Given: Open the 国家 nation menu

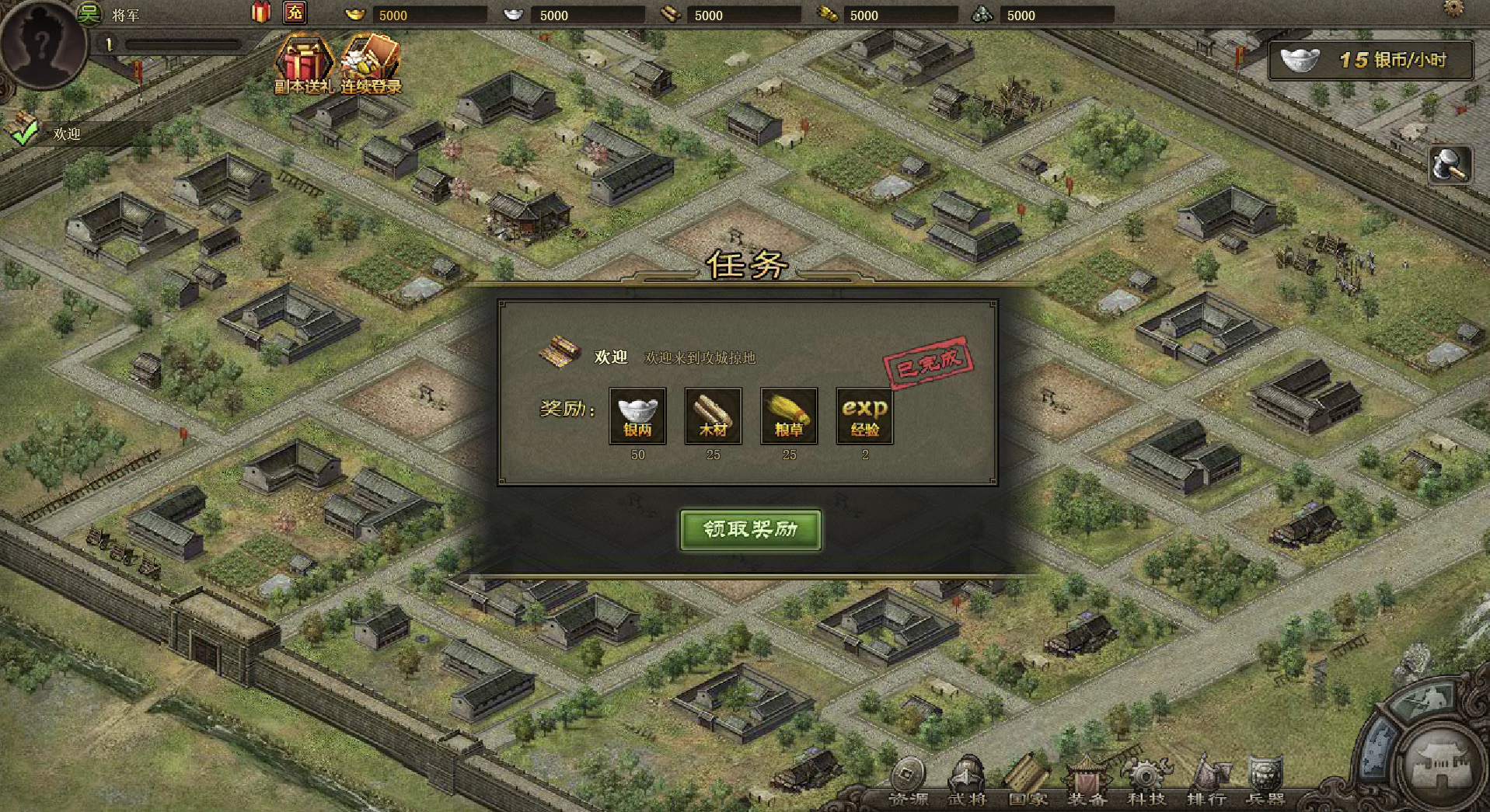Looking at the screenshot, I should [1028, 782].
